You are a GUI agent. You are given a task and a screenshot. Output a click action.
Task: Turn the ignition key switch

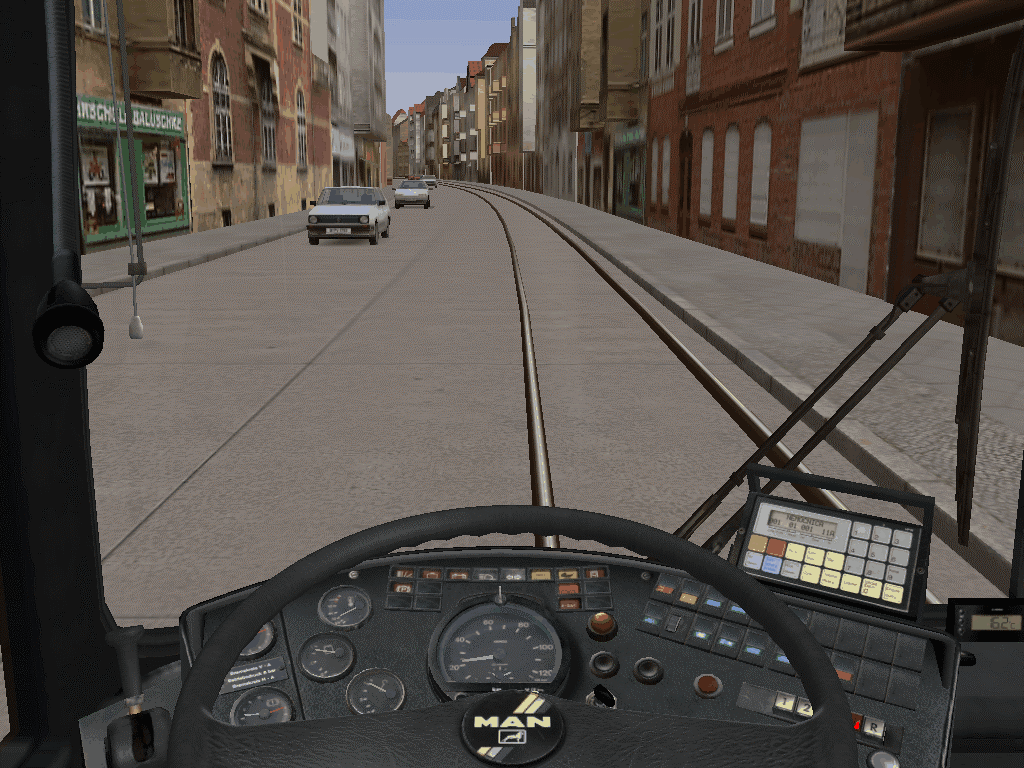[603, 696]
